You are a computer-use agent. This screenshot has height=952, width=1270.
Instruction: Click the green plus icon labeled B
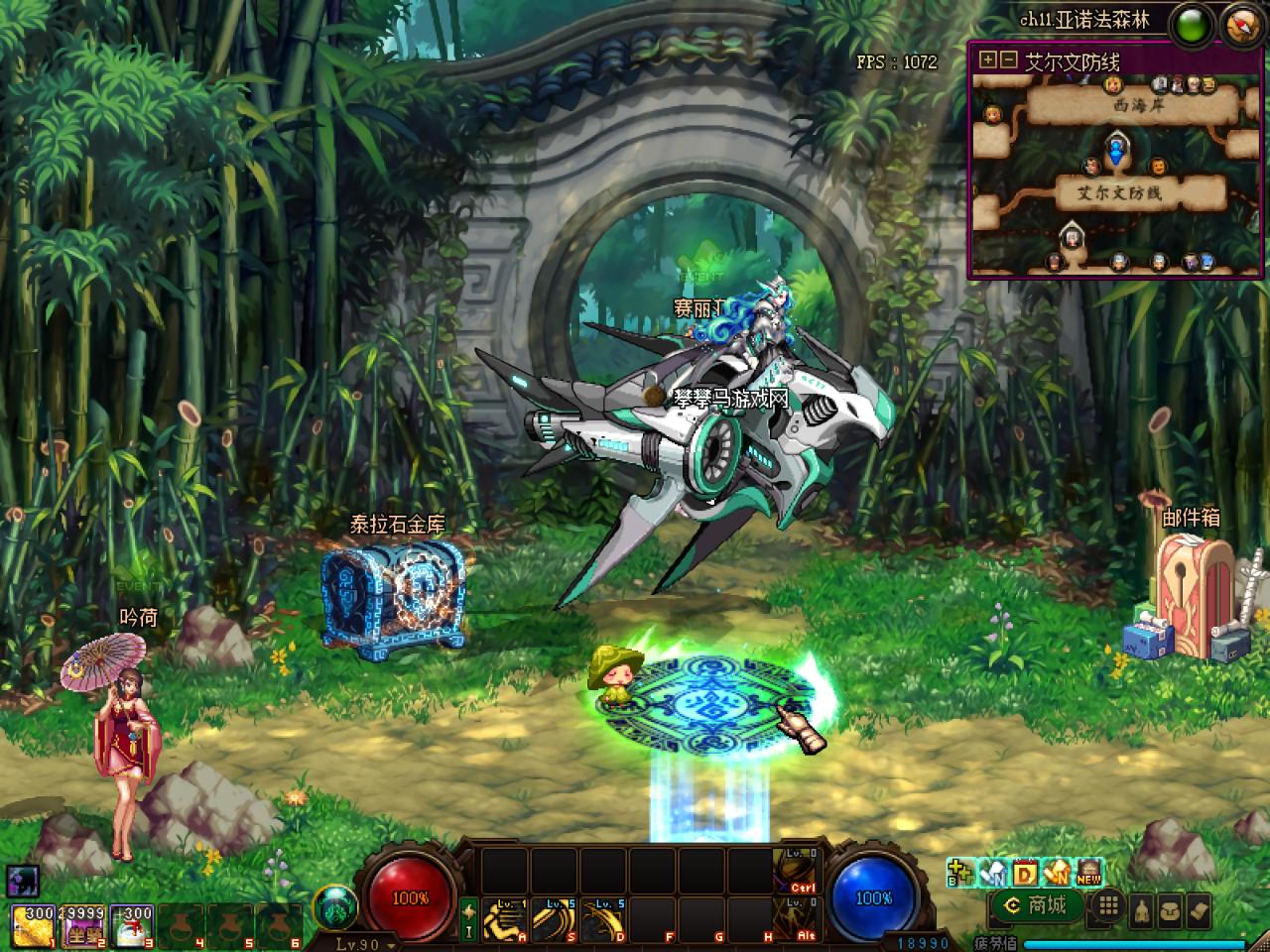(959, 873)
